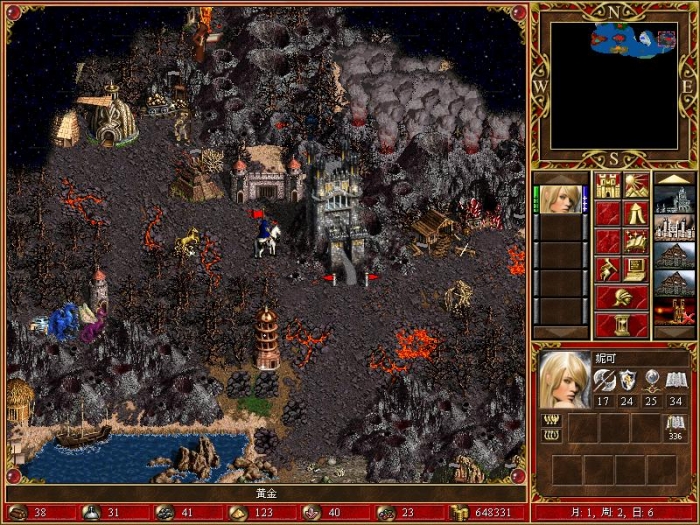Open system options via the computer icon

tap(636, 269)
